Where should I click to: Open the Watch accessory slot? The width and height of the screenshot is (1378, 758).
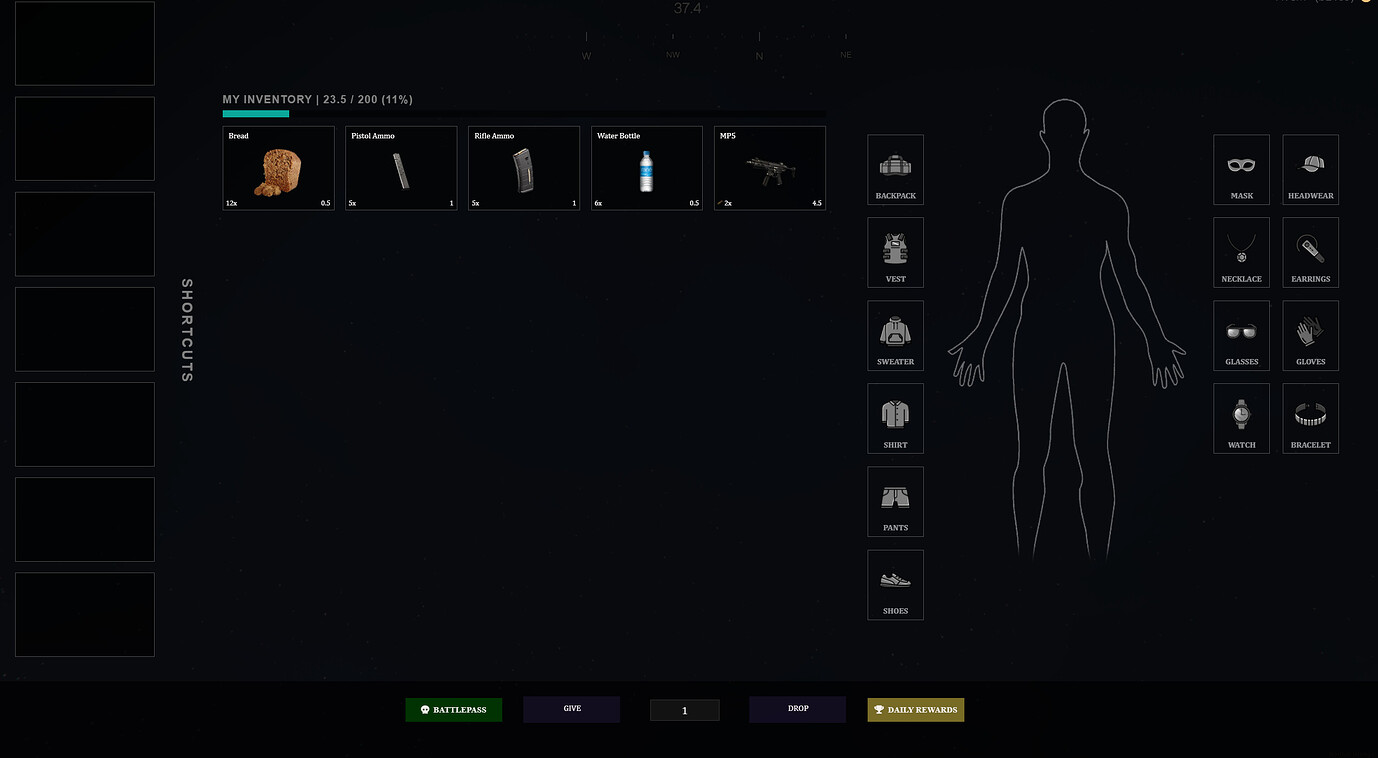click(x=1241, y=418)
